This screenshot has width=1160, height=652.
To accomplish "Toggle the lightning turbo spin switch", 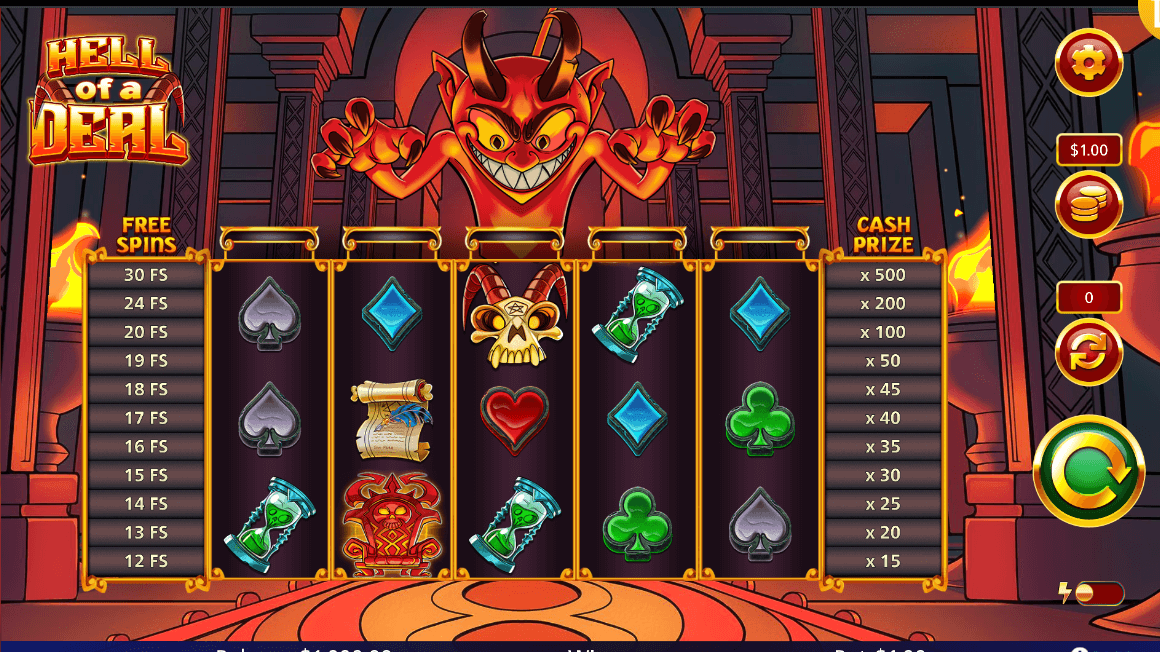I will [1097, 594].
